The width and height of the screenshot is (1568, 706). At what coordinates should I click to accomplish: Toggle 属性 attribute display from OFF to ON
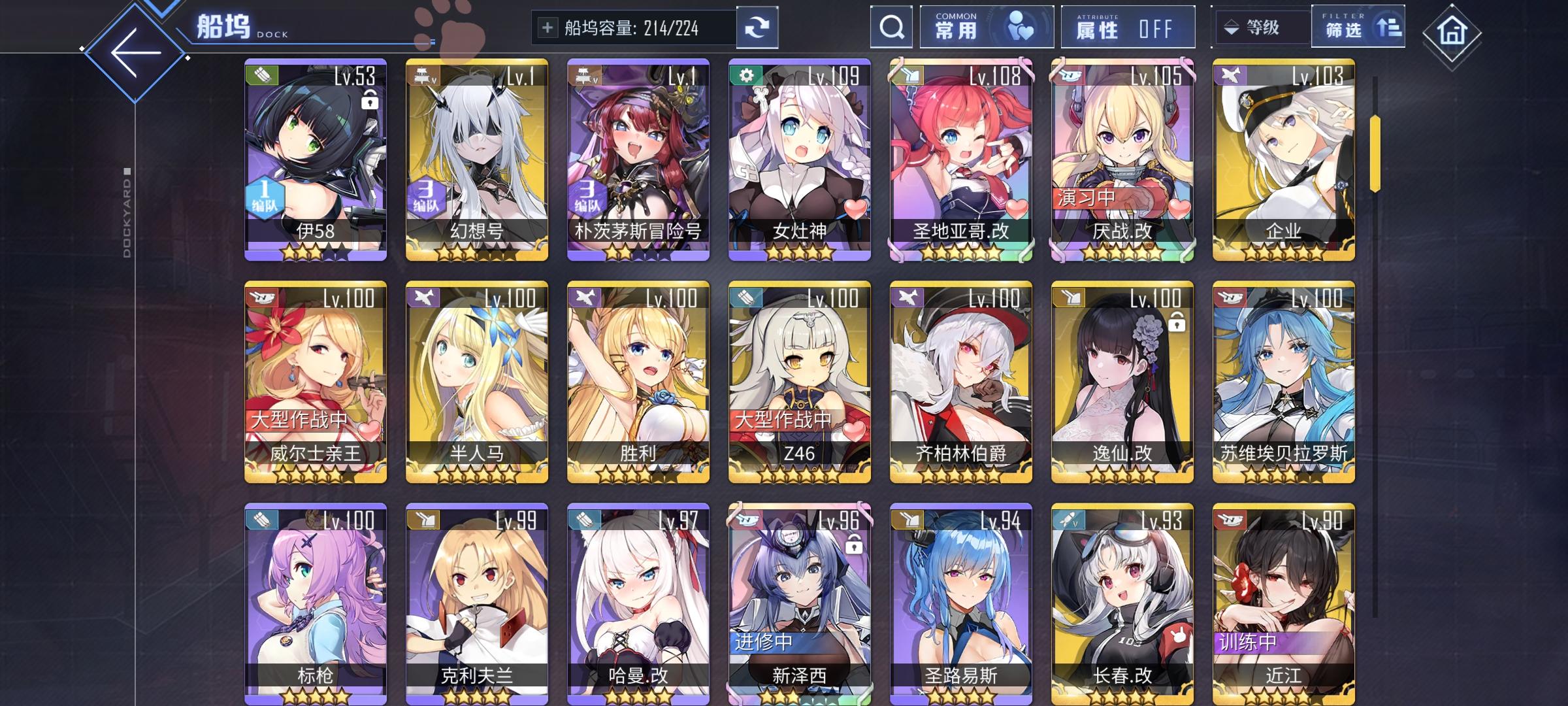[1127, 27]
